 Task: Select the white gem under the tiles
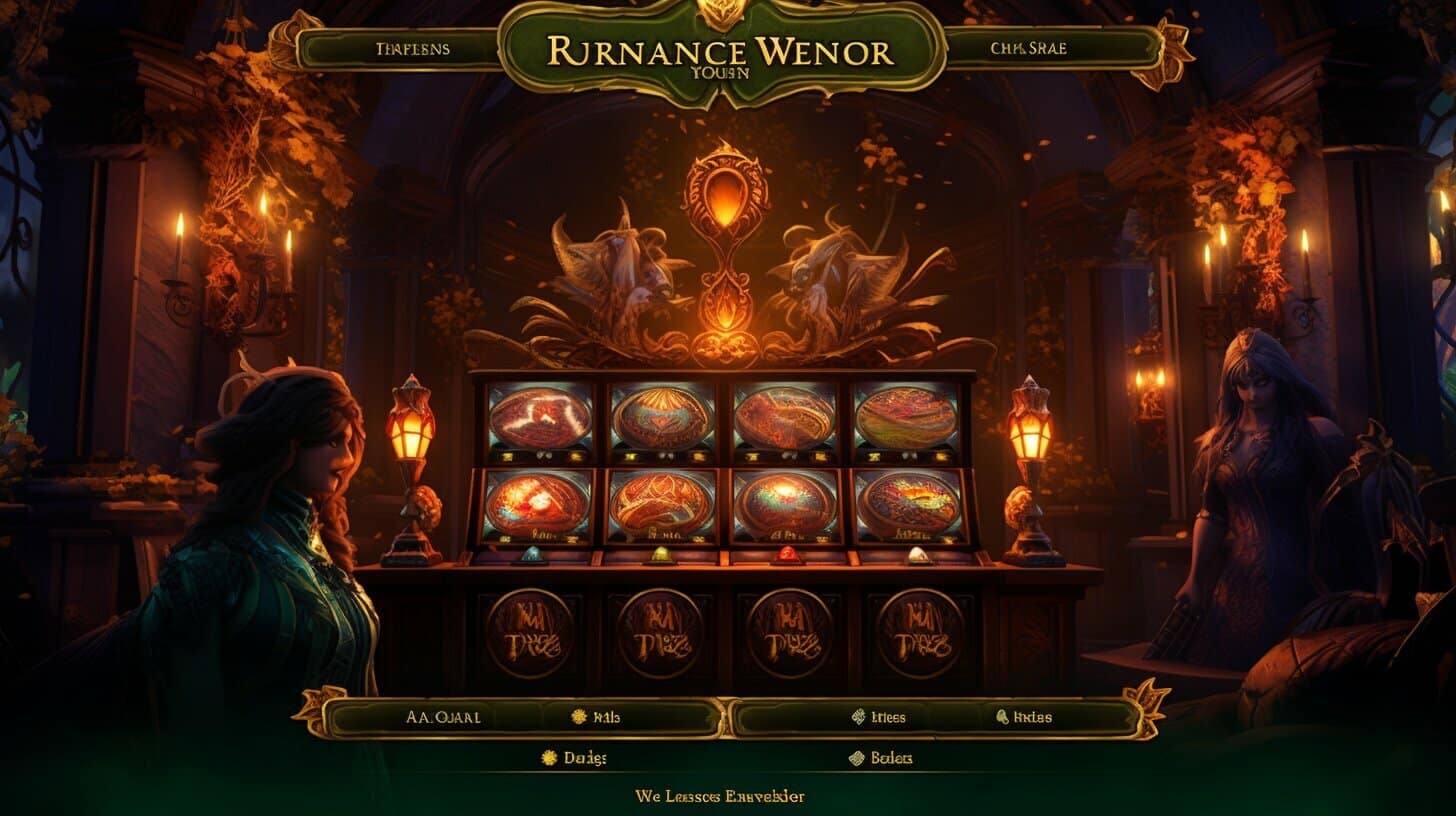click(x=916, y=553)
